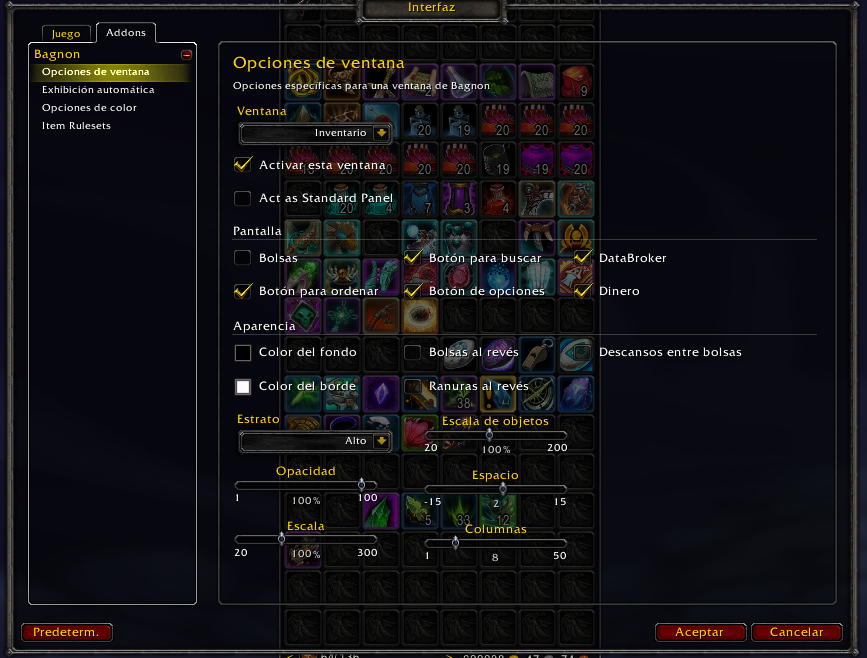Toggle Botón para ordenar checkbox
Image resolution: width=867 pixels, height=658 pixels.
point(242,291)
